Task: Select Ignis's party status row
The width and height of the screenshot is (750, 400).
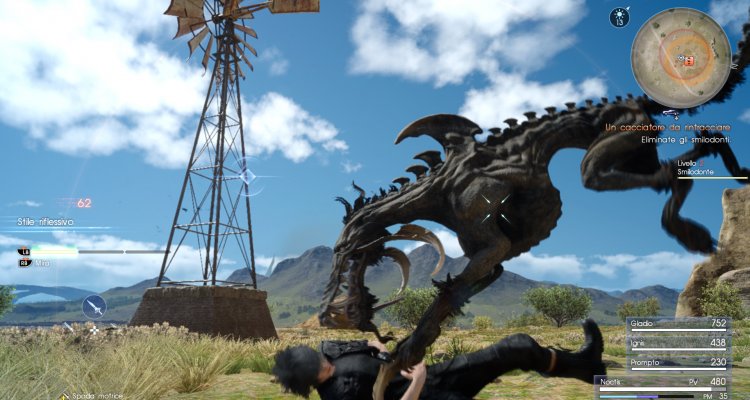Action: (x=678, y=343)
